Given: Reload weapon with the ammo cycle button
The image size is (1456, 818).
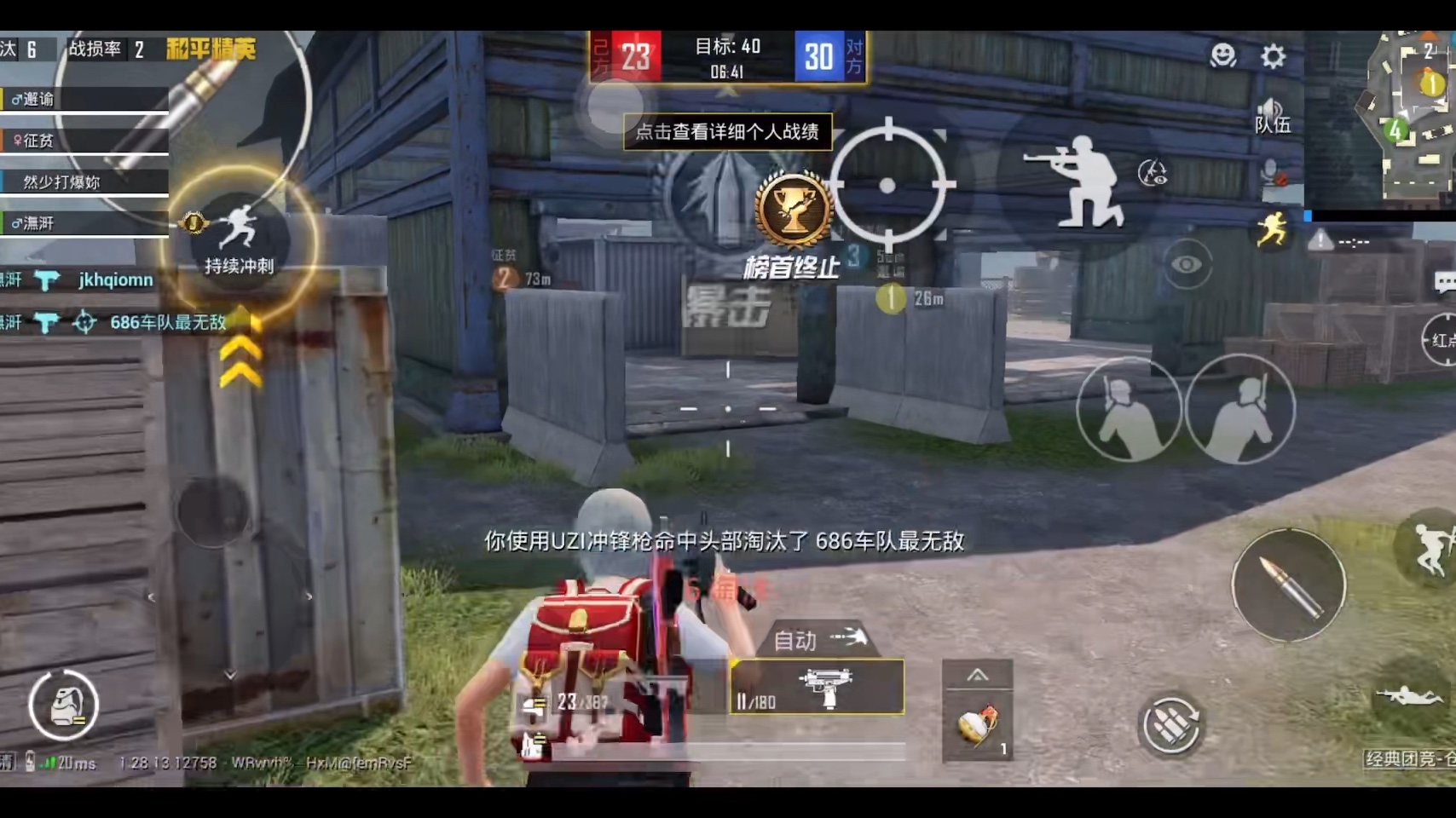Looking at the screenshot, I should click(x=1171, y=725).
